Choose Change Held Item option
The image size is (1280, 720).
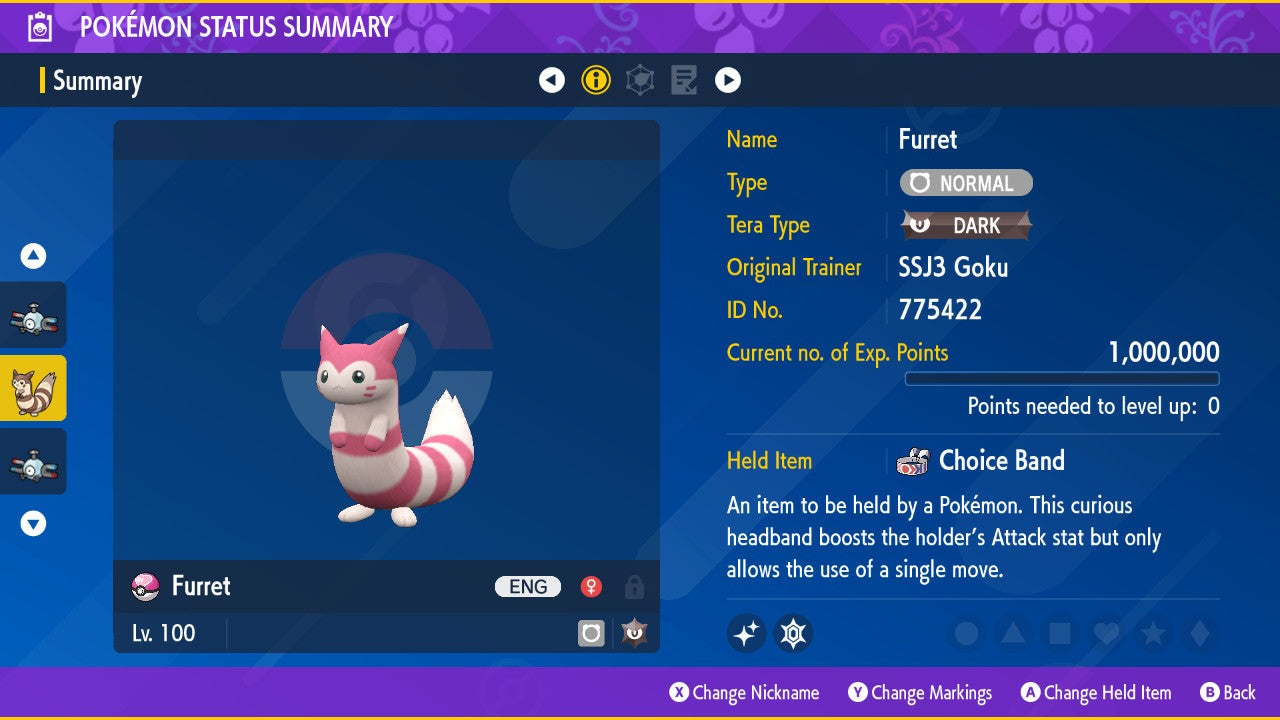[x=1096, y=693]
